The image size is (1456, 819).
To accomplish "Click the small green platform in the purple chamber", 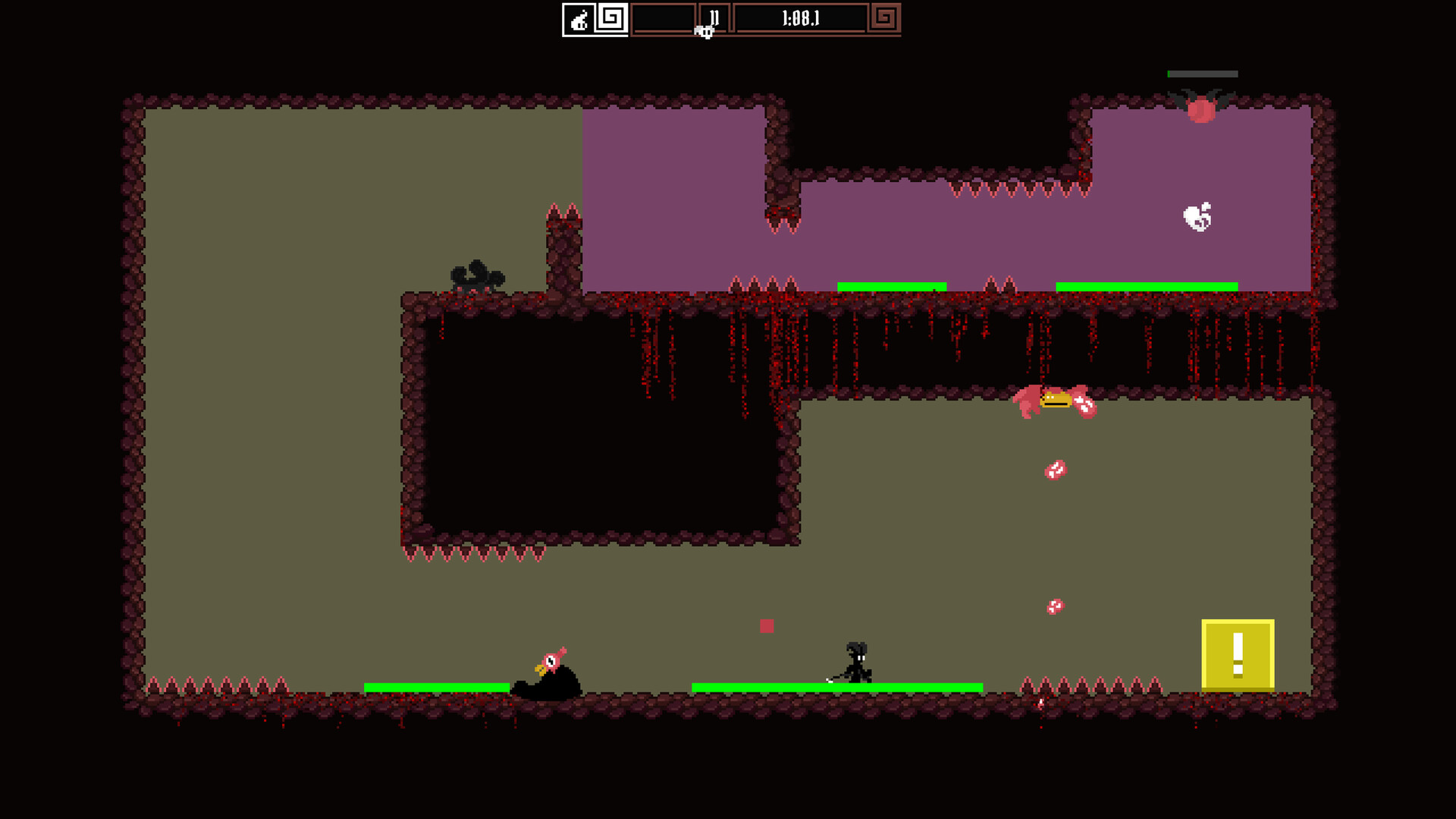I will 891,286.
